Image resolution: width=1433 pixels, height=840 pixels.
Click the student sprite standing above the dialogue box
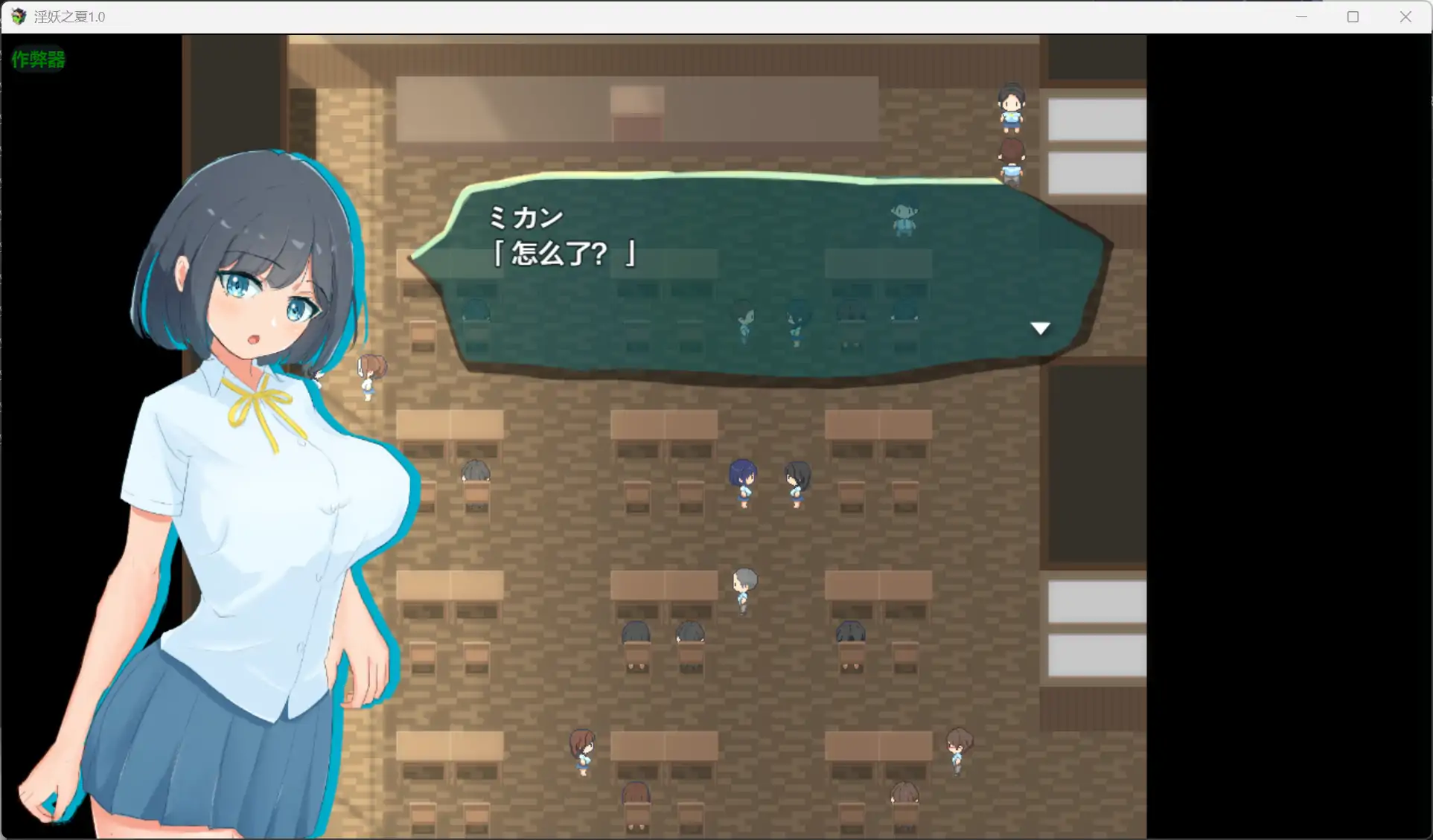[903, 218]
